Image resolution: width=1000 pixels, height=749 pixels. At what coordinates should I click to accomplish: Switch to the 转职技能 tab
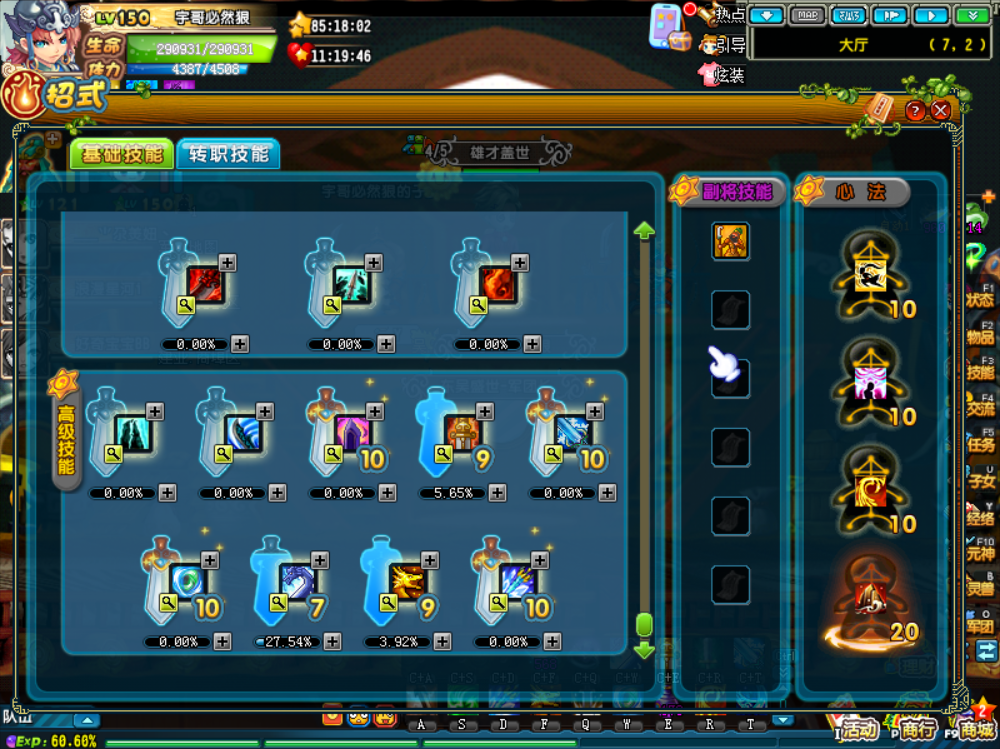point(228,154)
